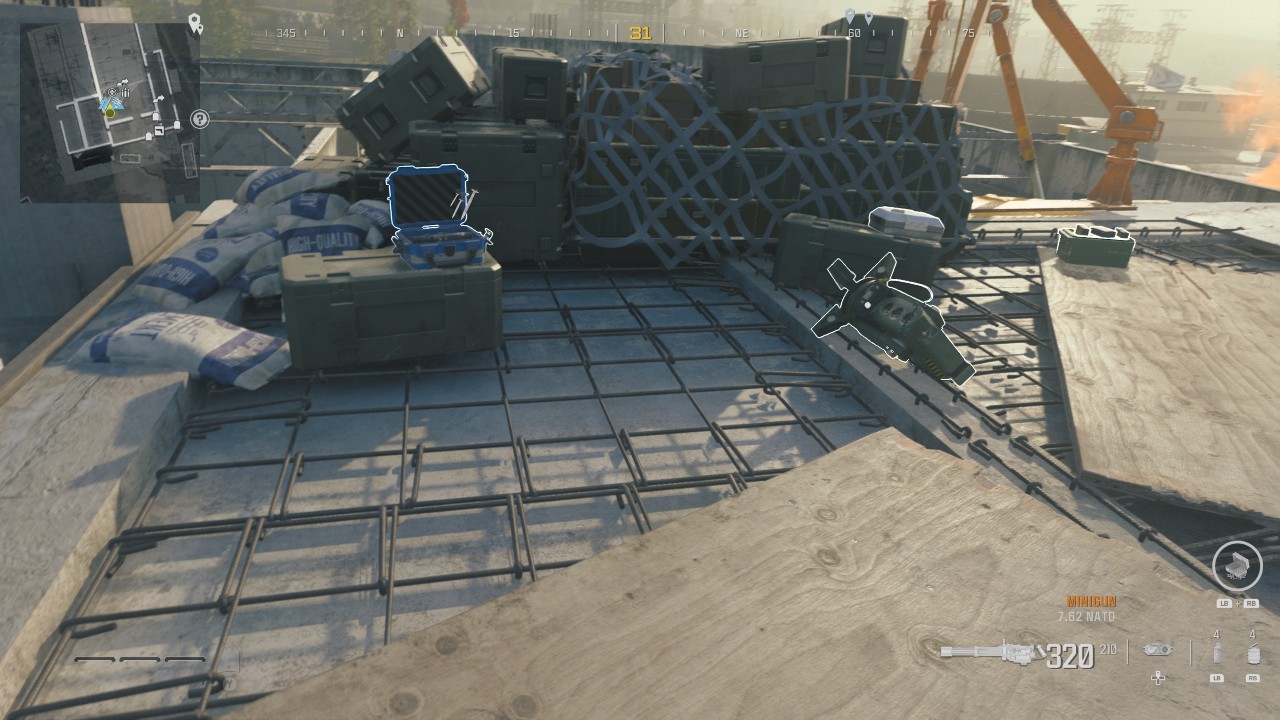
Task: Activate the LB + RB killstreak prompt
Action: point(1237,604)
